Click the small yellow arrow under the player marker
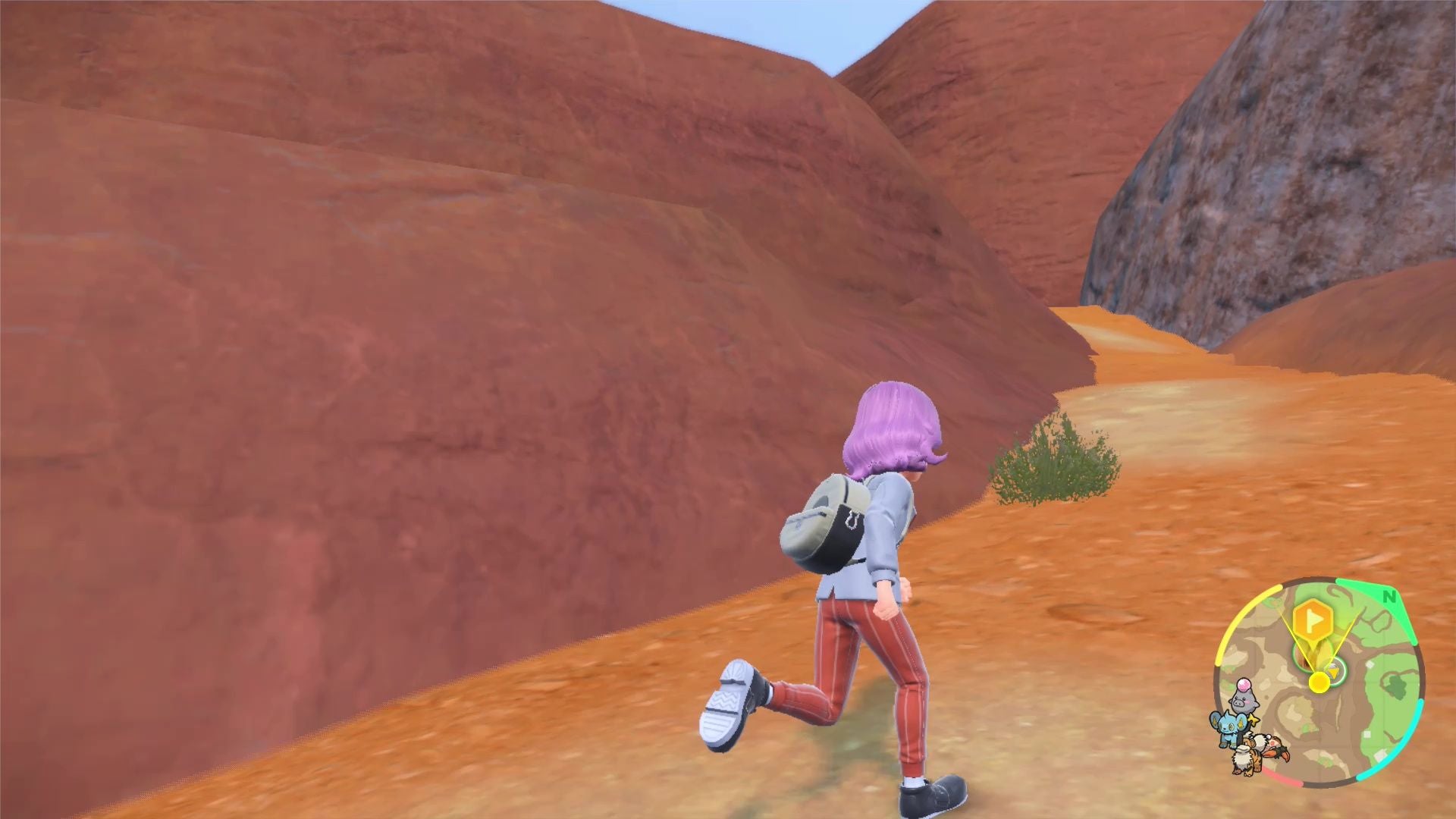 coord(1333,672)
